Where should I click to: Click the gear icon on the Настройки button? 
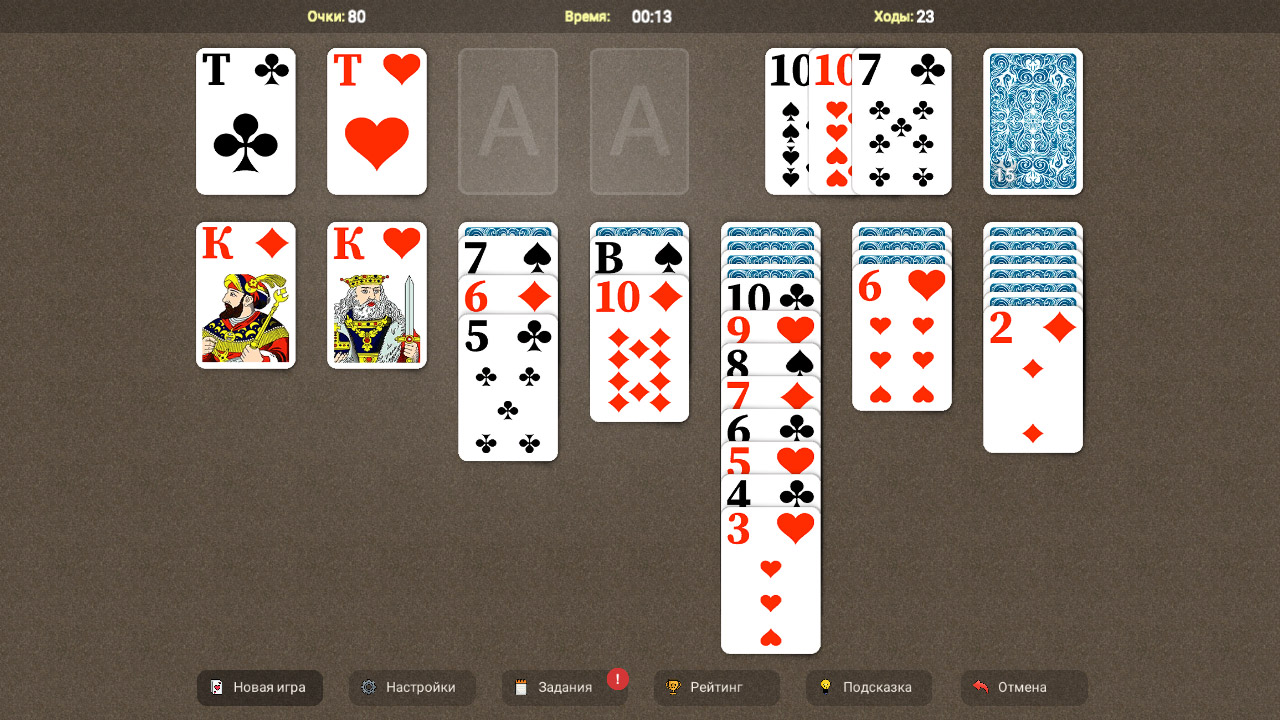click(368, 687)
